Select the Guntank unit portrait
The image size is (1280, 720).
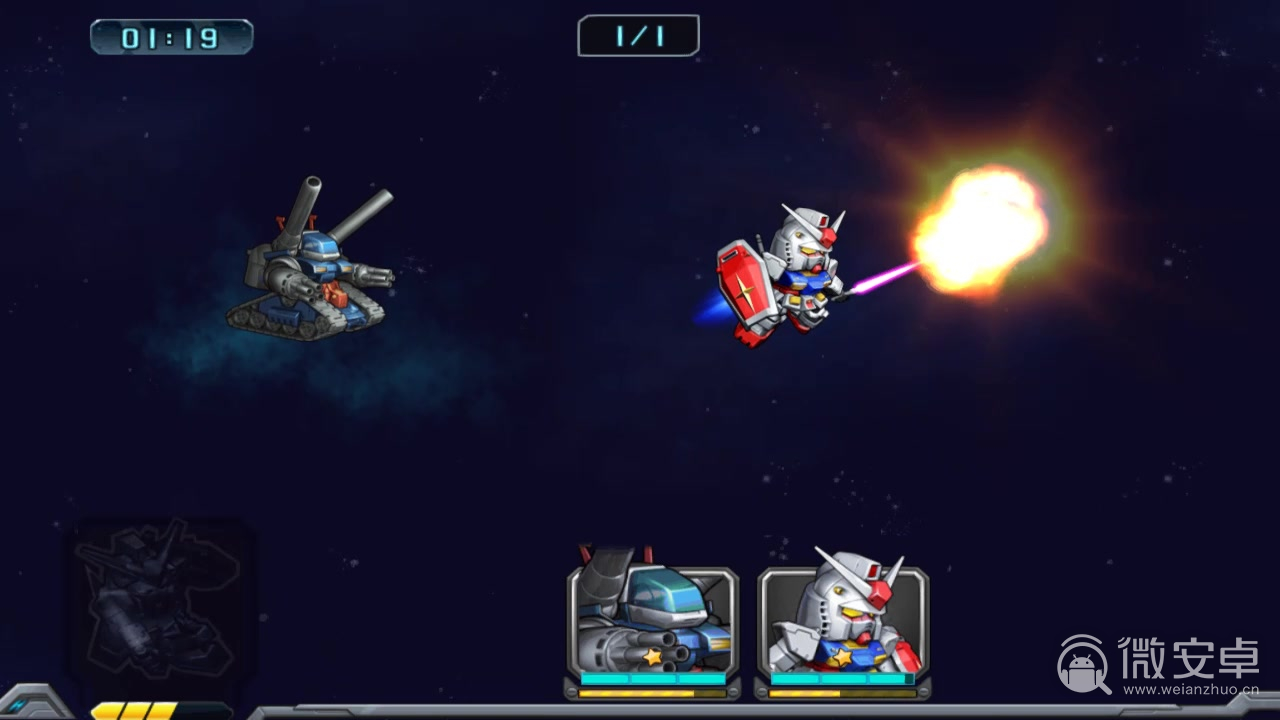click(x=653, y=620)
